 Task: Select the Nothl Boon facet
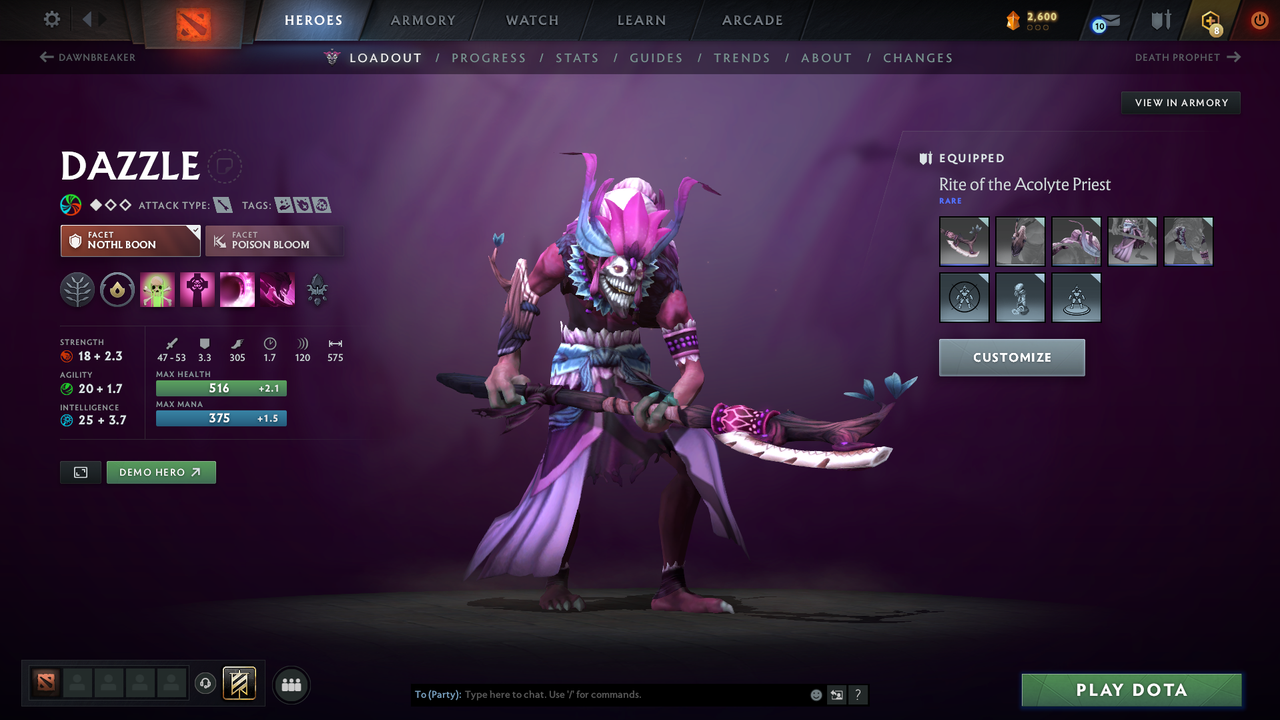[130, 241]
